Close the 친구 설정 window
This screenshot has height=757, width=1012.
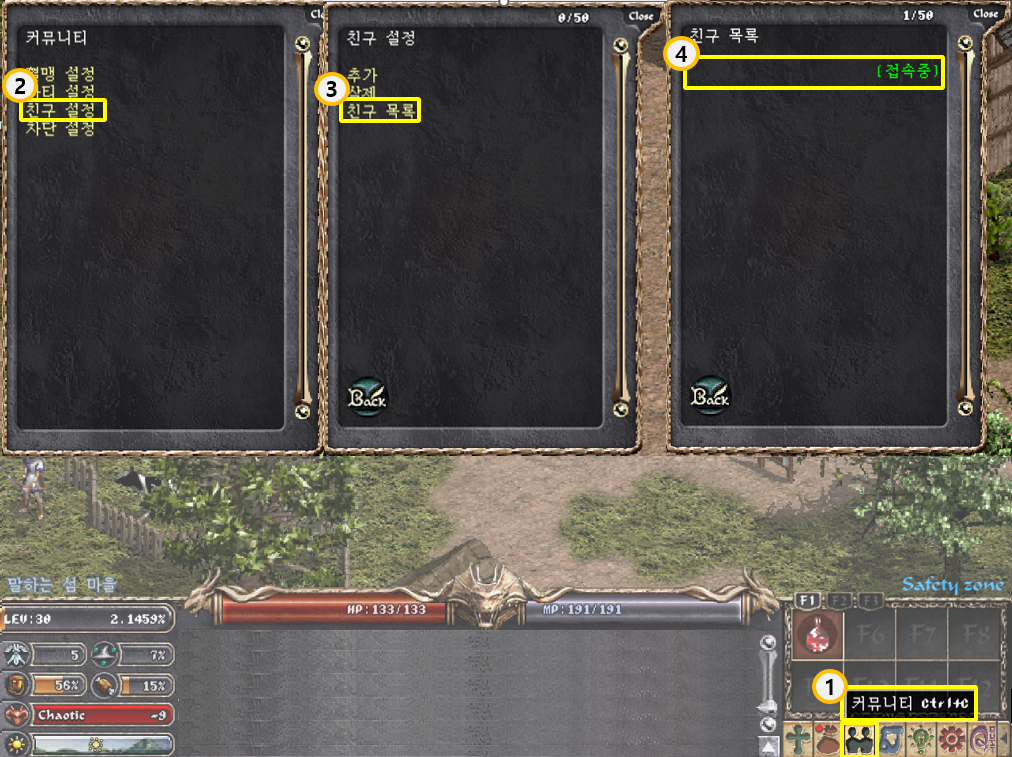(640, 16)
